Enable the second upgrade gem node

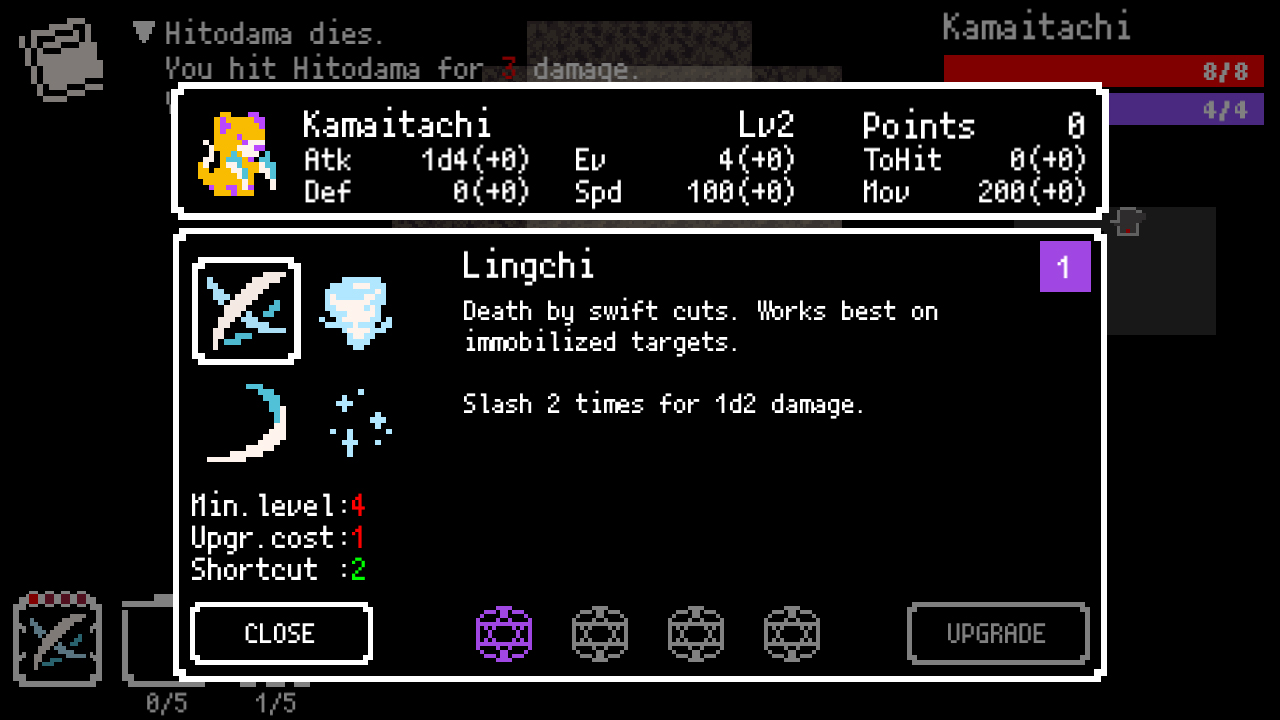(600, 633)
